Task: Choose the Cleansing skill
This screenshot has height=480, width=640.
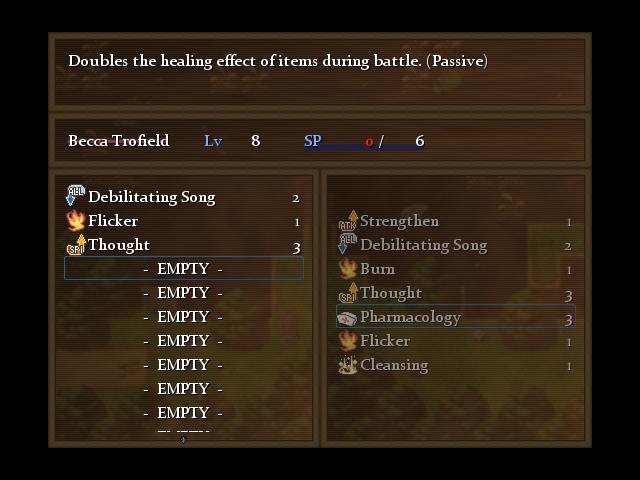Action: pyautogui.click(x=394, y=365)
